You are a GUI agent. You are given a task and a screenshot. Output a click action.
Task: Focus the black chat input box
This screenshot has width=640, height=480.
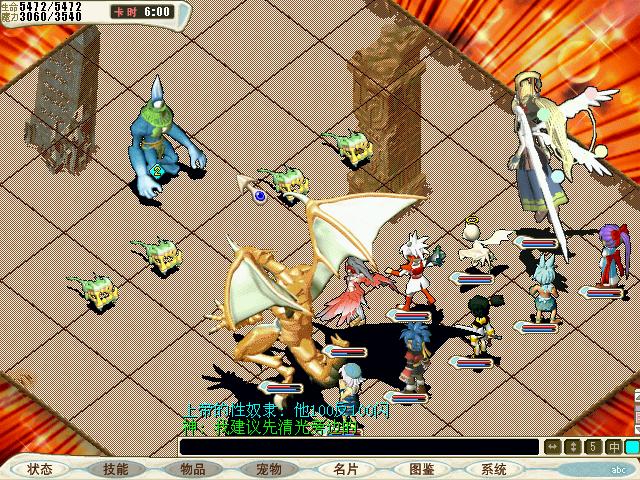358,447
